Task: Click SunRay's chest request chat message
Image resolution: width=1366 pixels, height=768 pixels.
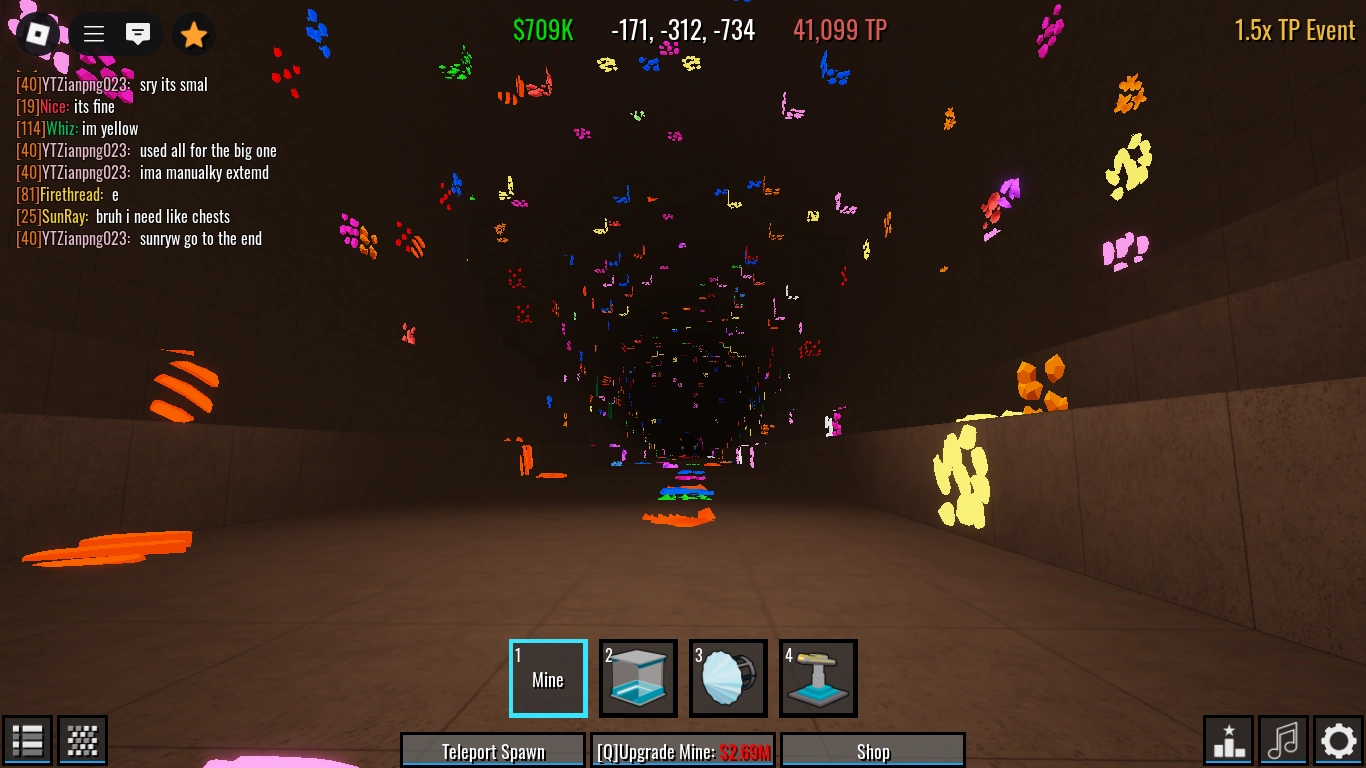Action: point(122,216)
